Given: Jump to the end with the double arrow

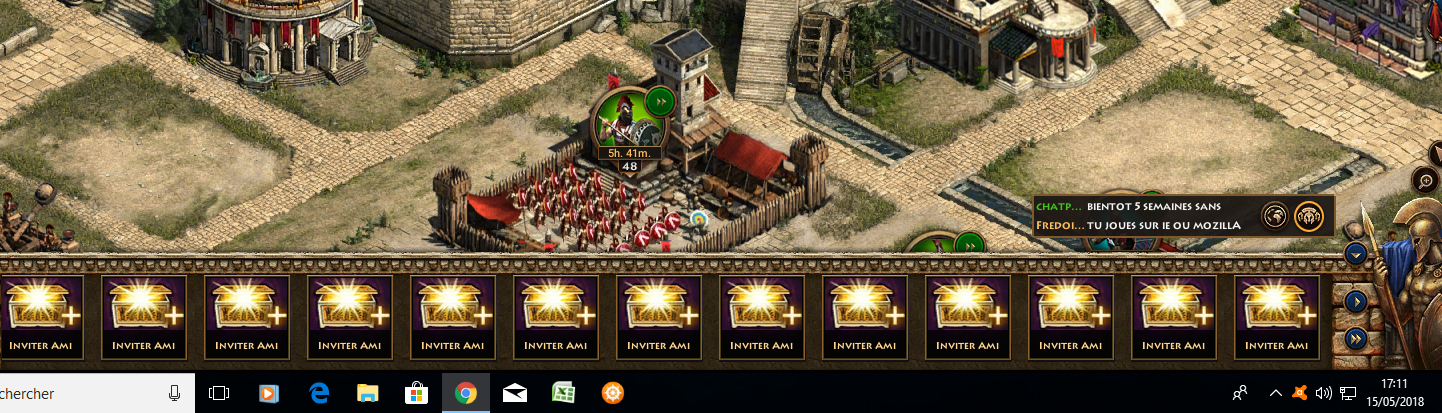Looking at the screenshot, I should 1356,338.
